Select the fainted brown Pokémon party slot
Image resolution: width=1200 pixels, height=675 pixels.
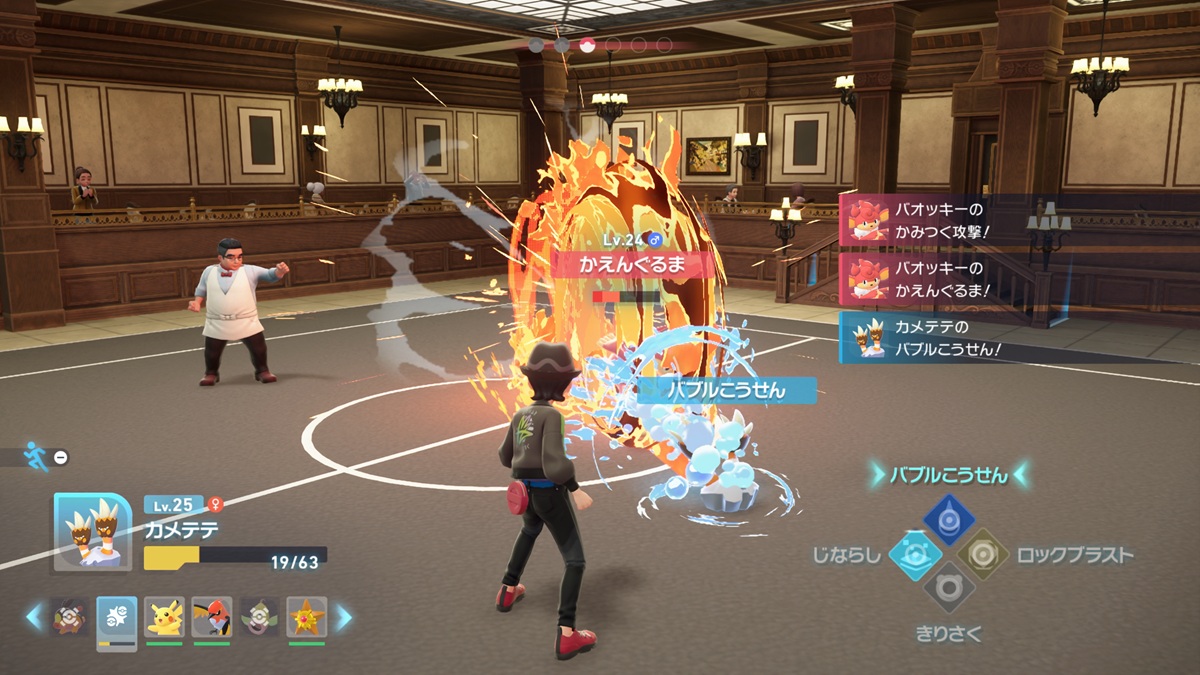click(x=69, y=618)
